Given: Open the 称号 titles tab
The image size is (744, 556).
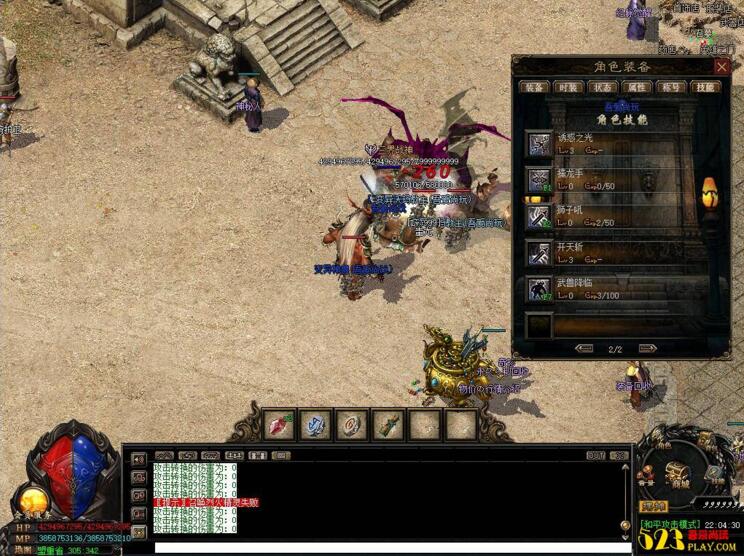Looking at the screenshot, I should point(672,88).
